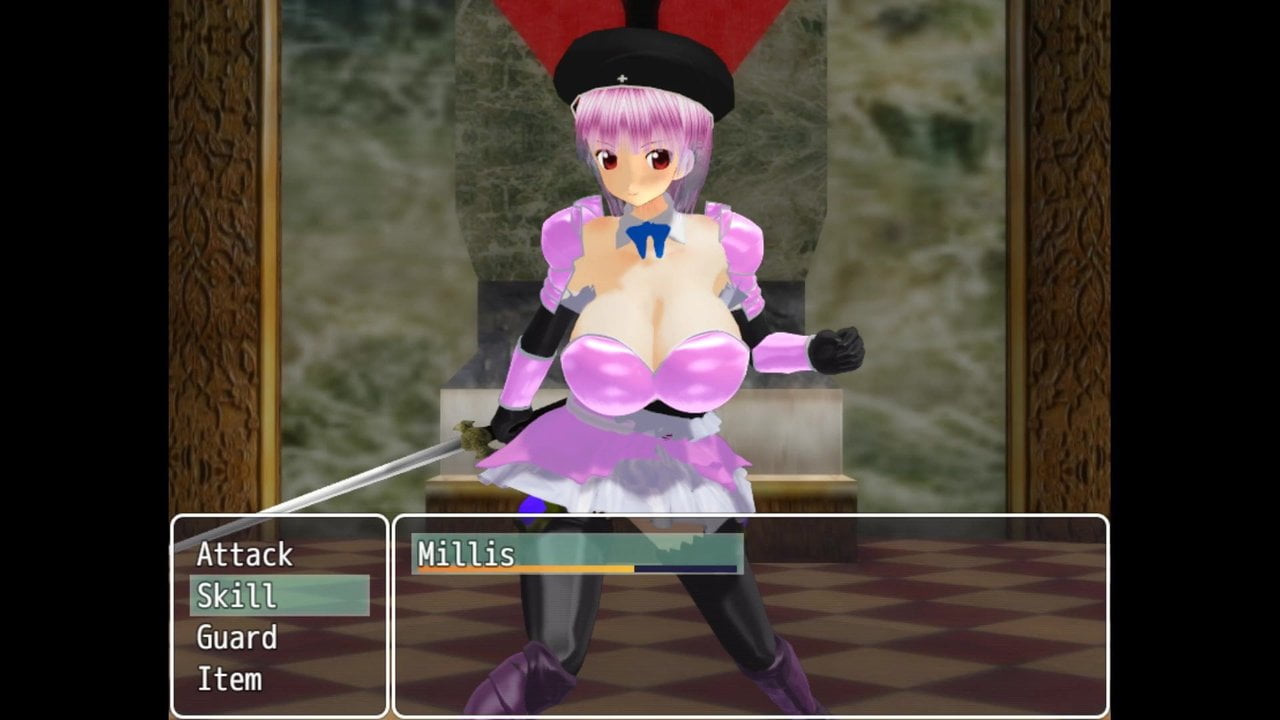Viewport: 1280px width, 720px height.
Task: Select the highlighted Skill command
Action: [x=278, y=596]
